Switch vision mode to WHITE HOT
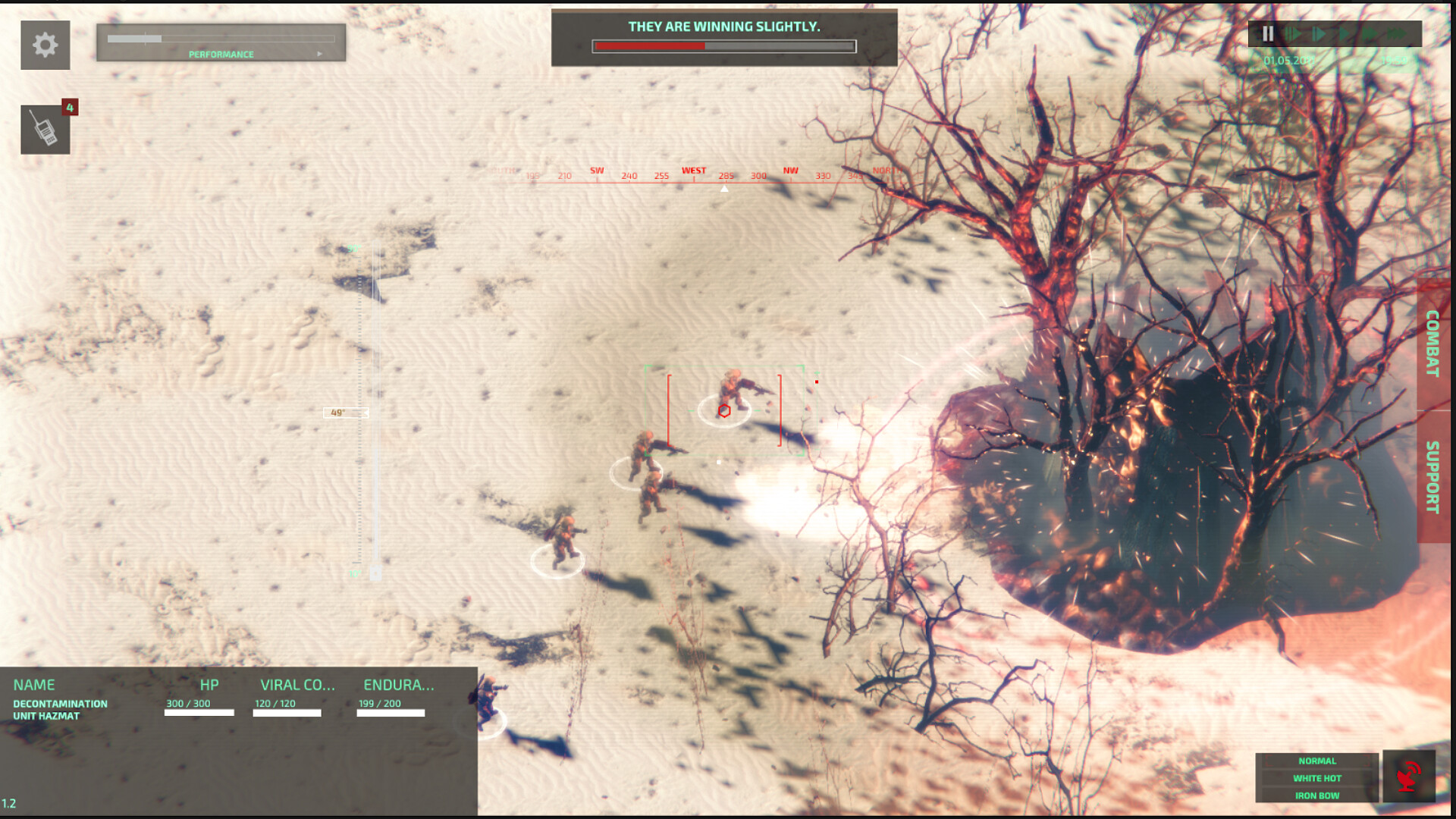The width and height of the screenshot is (1456, 819). tap(1317, 777)
